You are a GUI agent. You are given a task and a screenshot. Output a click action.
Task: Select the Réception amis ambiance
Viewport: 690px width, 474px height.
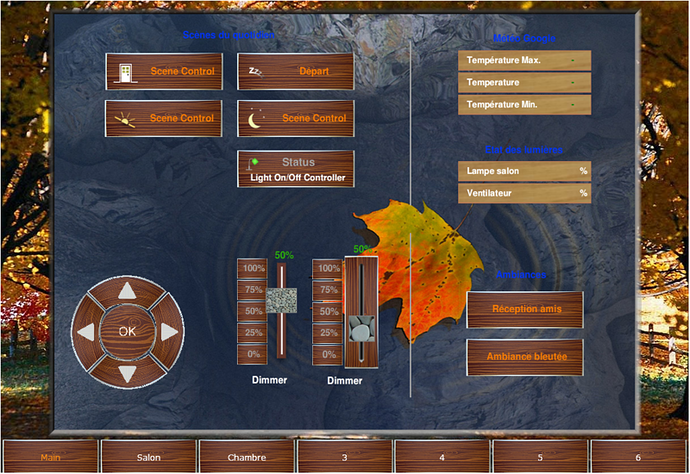(x=525, y=309)
